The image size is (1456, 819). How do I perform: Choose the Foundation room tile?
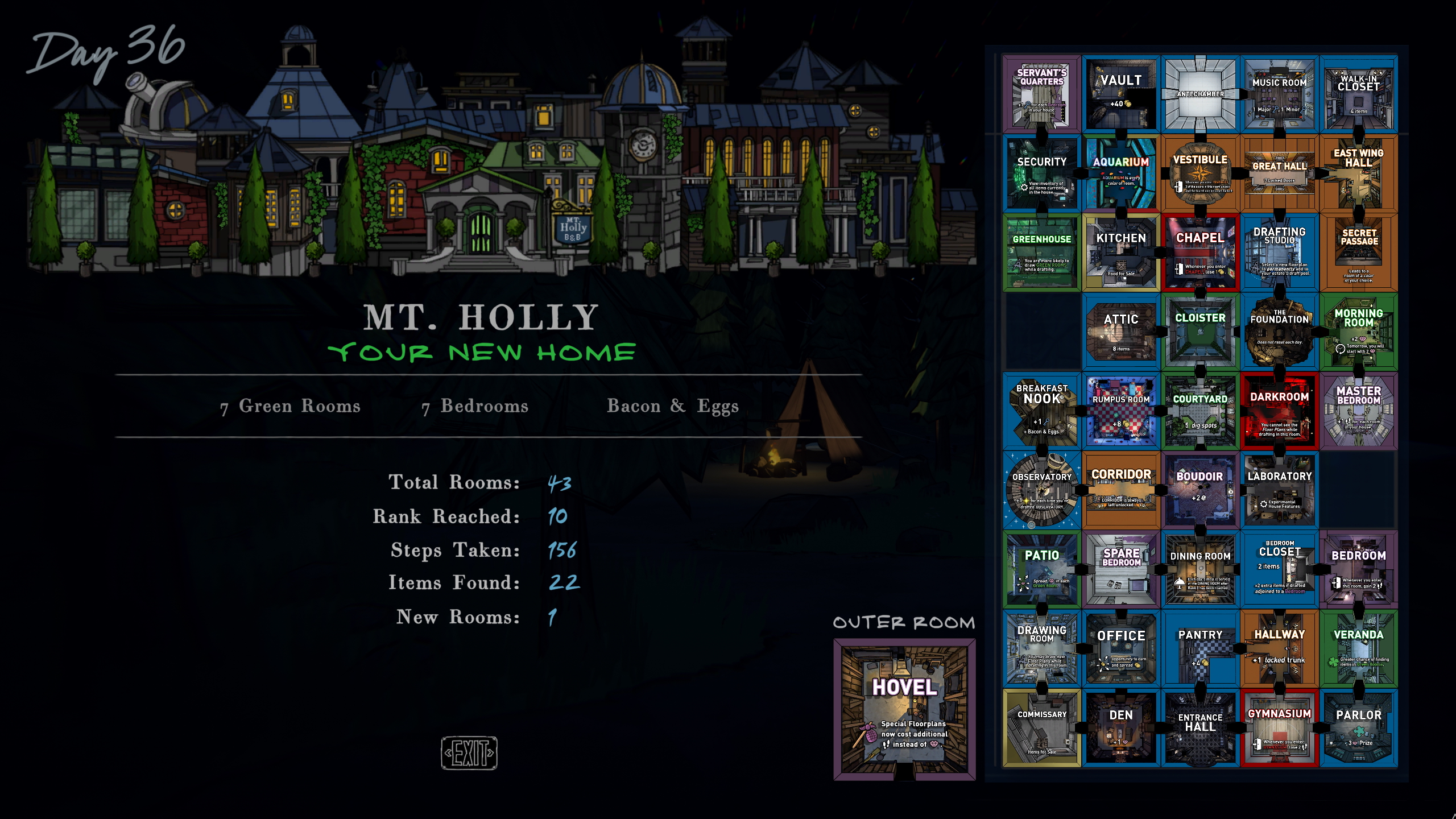coord(1279,332)
